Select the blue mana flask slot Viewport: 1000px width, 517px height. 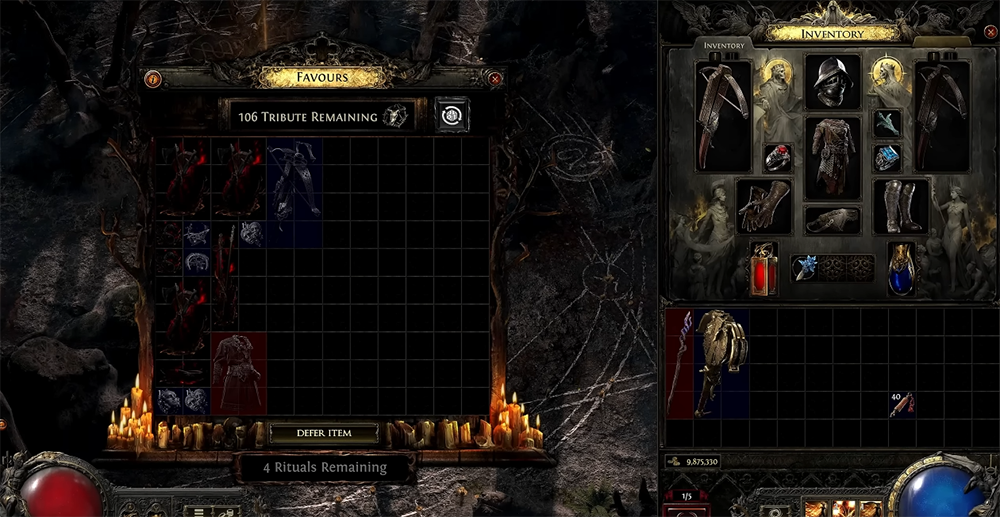click(901, 268)
